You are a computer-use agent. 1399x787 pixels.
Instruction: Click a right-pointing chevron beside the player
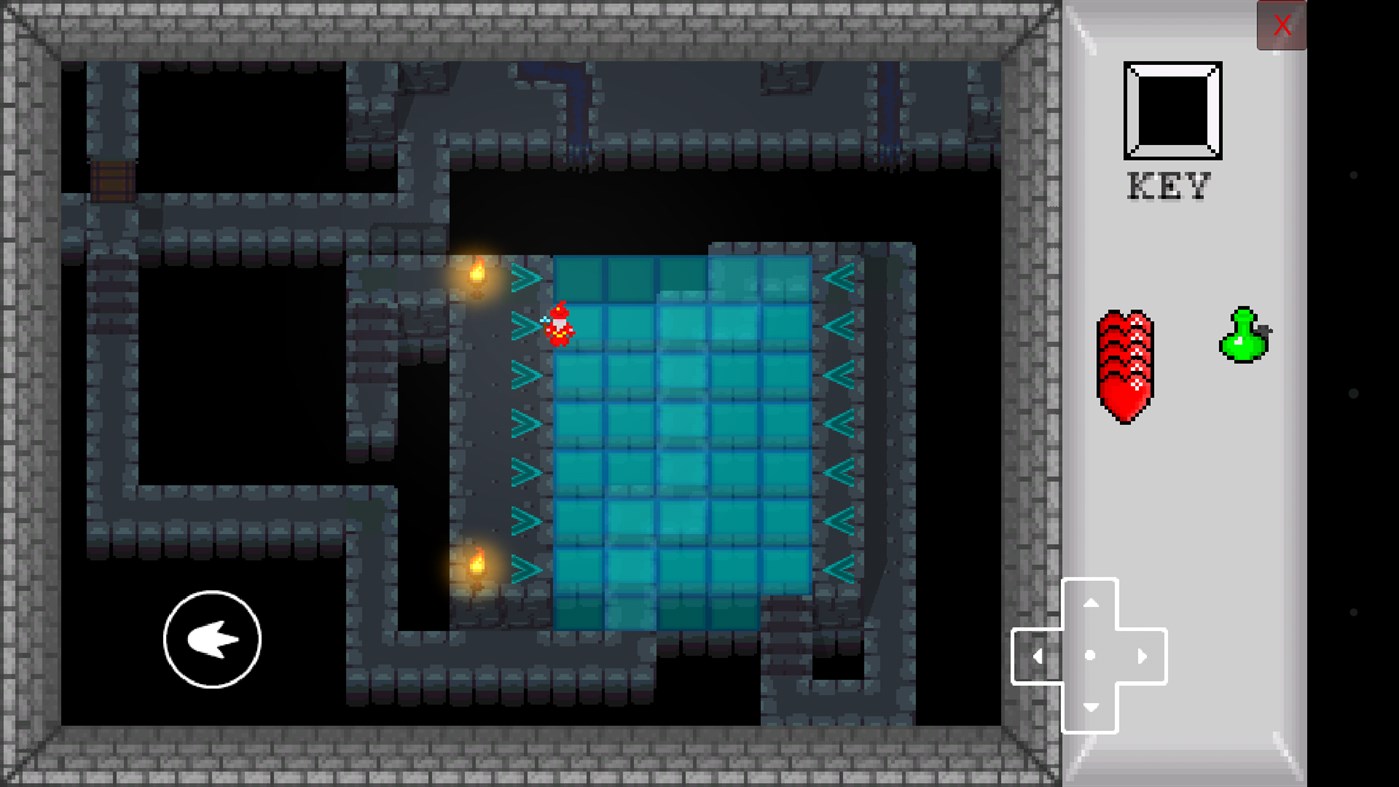coord(522,322)
